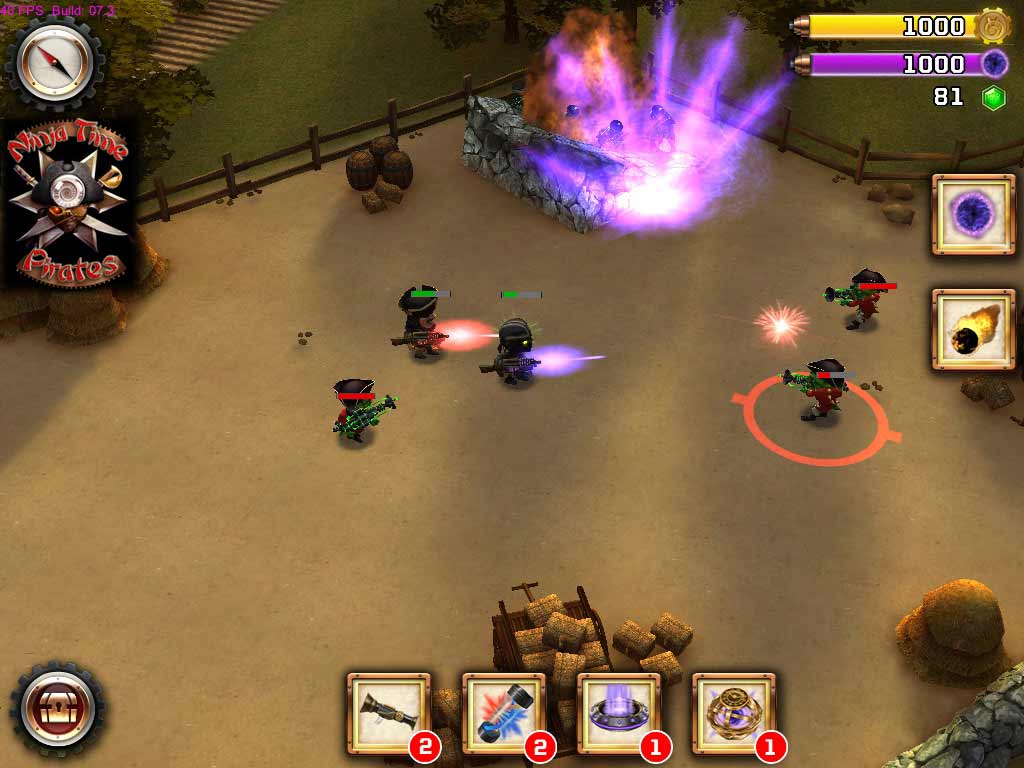
Task: Activate the golden armillary sphere item
Action: [733, 712]
